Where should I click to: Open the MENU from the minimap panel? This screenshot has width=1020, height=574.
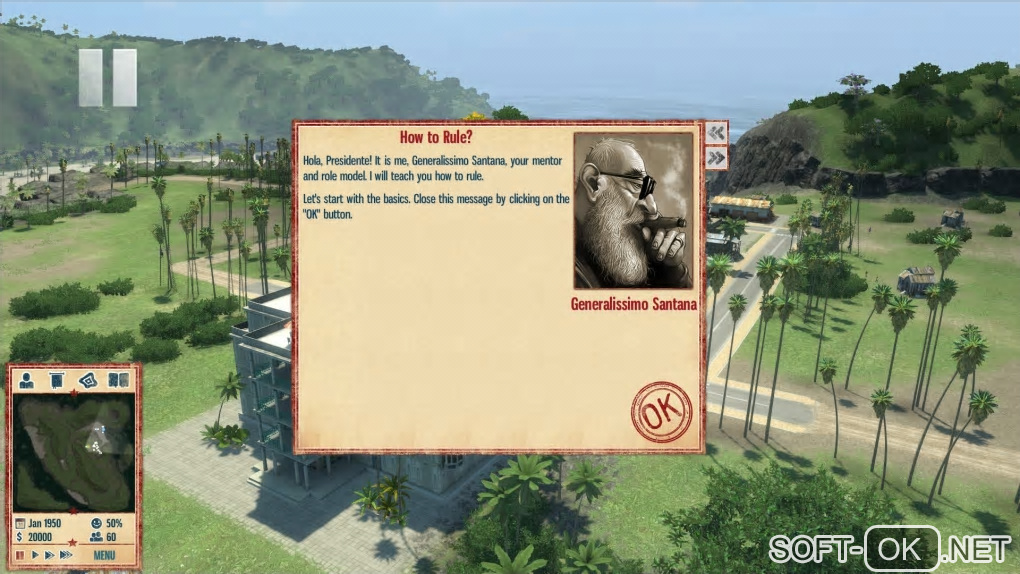point(105,554)
